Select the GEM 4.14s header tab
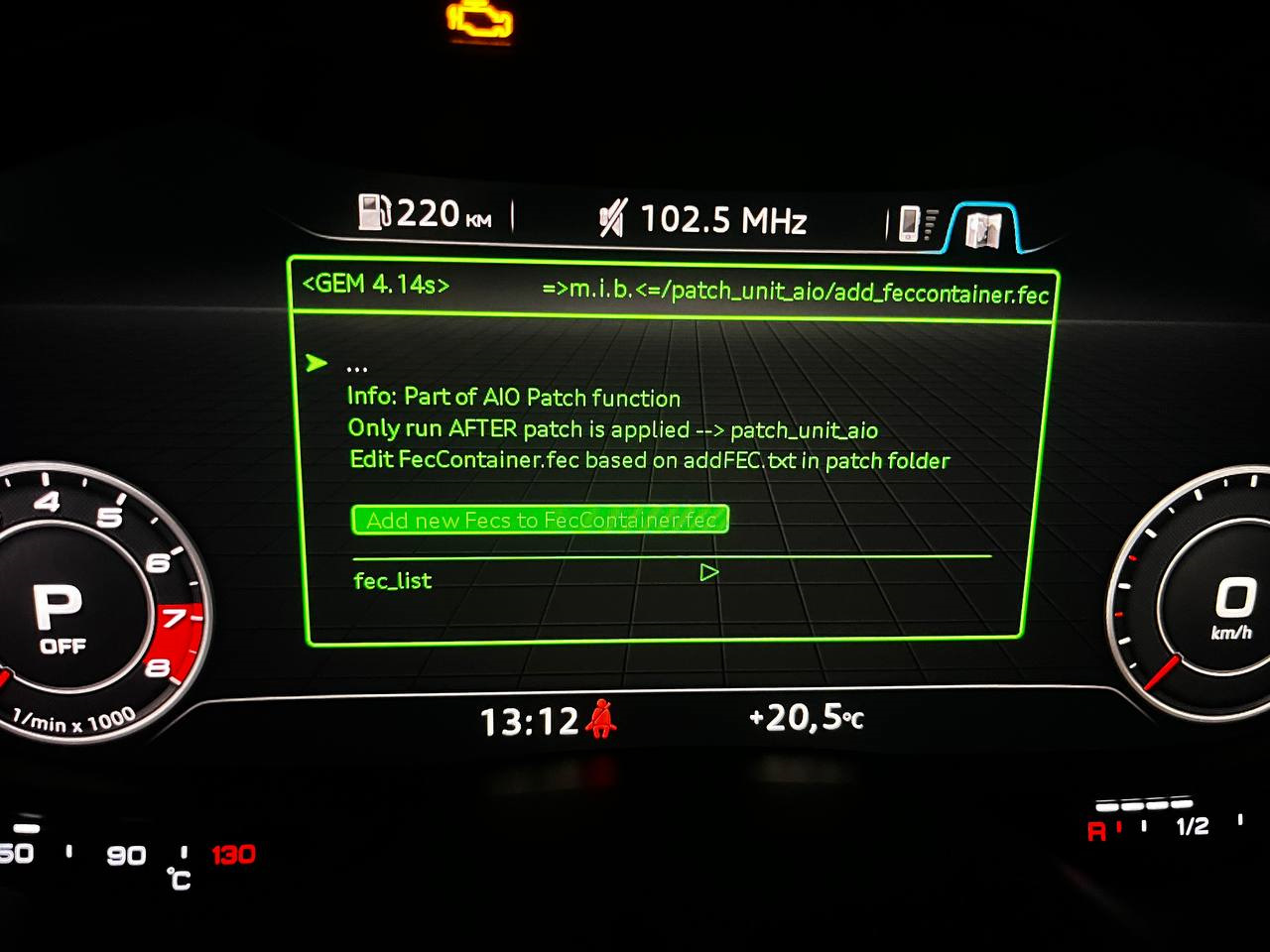Image resolution: width=1270 pixels, height=952 pixels. [x=375, y=285]
